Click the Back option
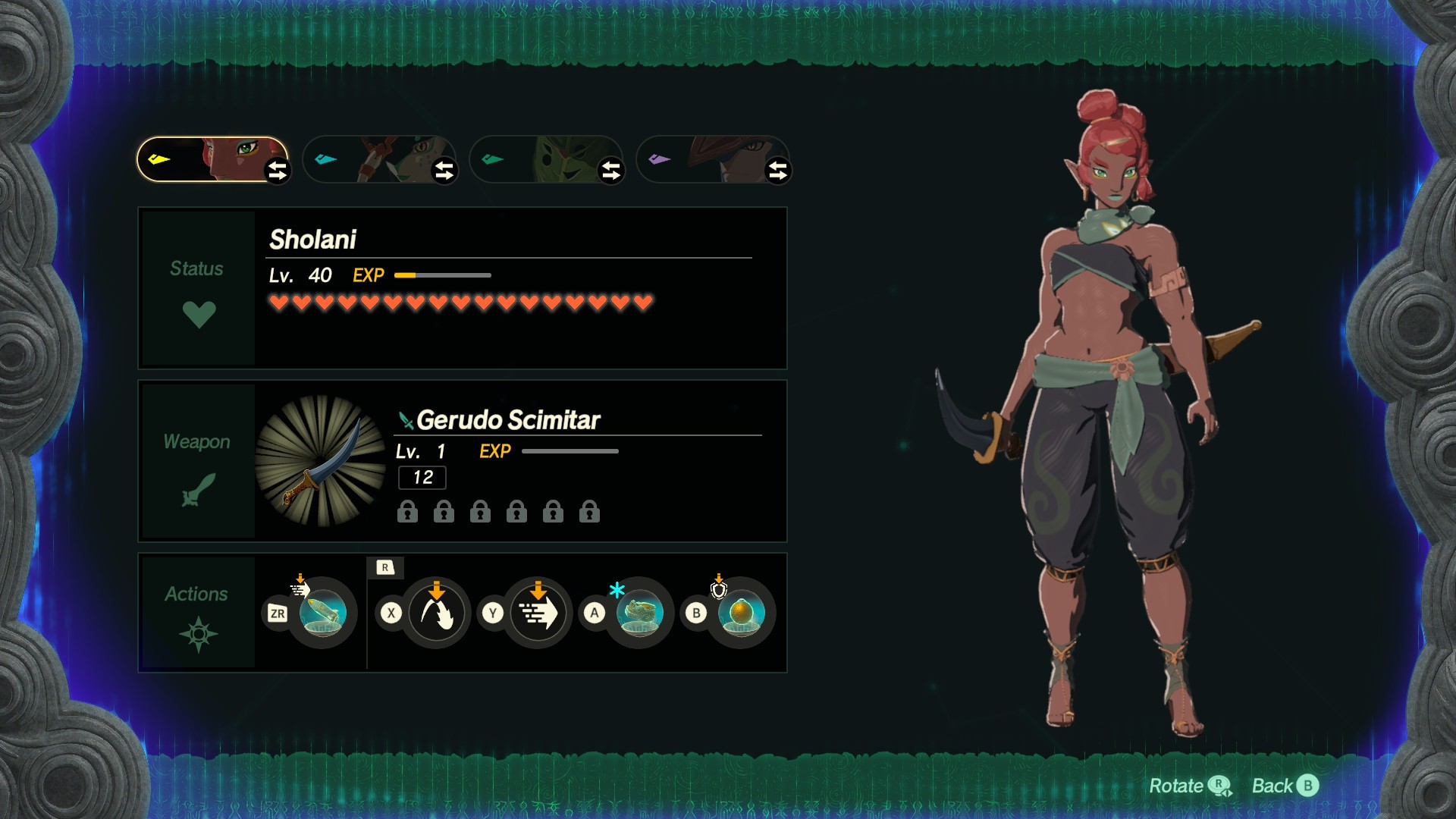The width and height of the screenshot is (1456, 819). point(1285,786)
